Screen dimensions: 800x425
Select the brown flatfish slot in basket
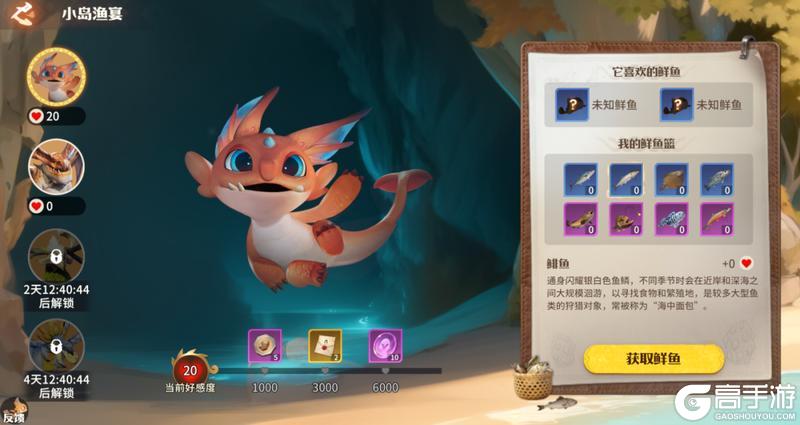[x=673, y=178]
